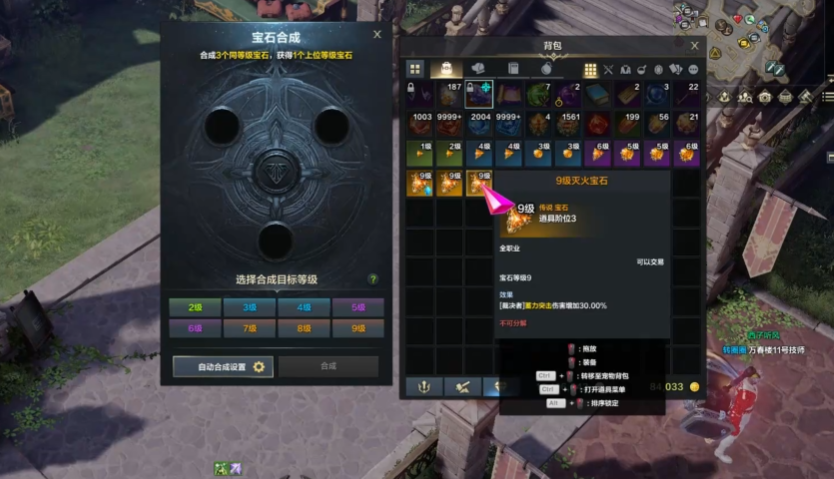Image resolution: width=834 pixels, height=479 pixels.
Task: Choose 9级 as fusion target level
Action: (357, 327)
